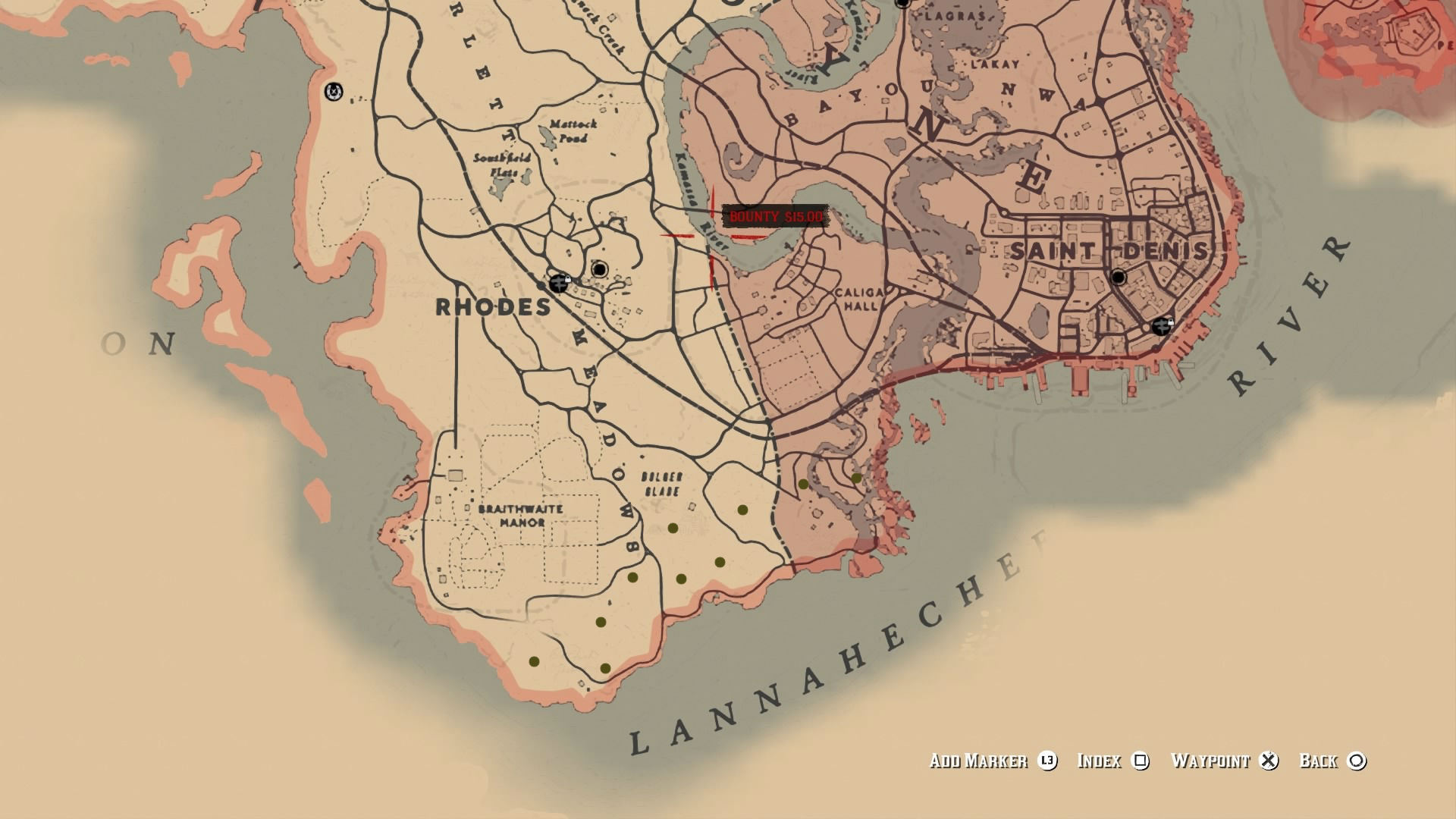Click the red Bounty $15.00 marker
Image resolution: width=1456 pixels, height=819 pixels.
(775, 217)
